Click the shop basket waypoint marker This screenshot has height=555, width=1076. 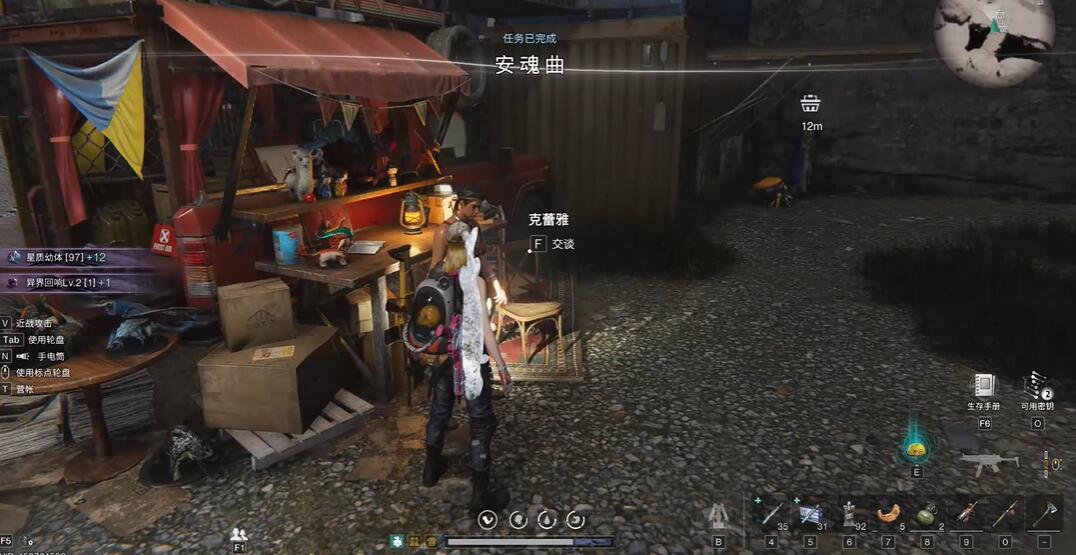click(x=811, y=103)
